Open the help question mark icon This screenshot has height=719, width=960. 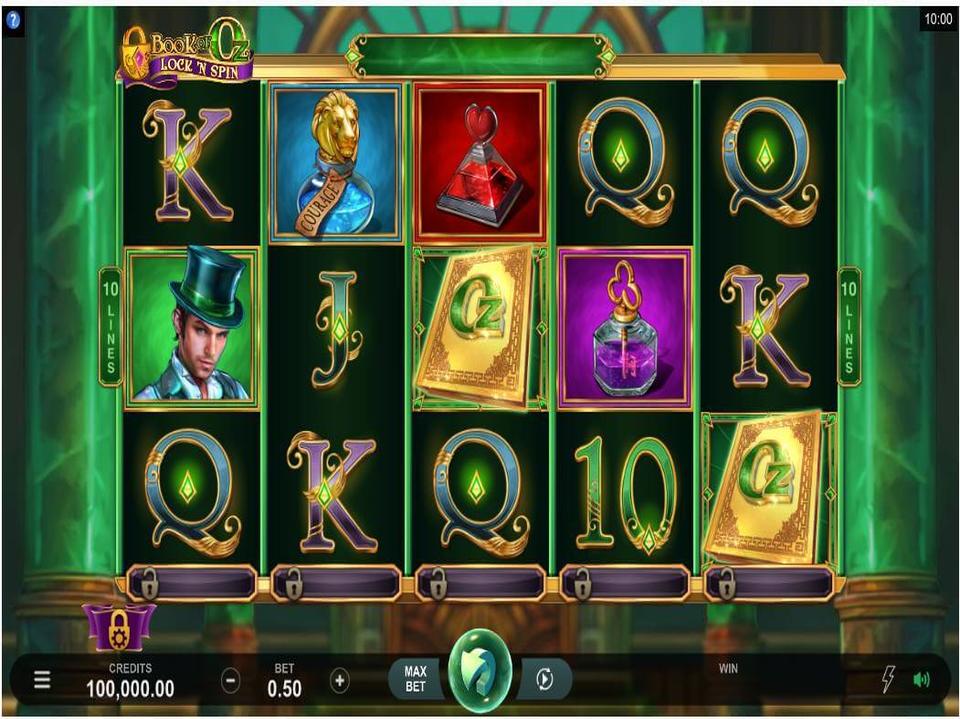[x=13, y=19]
